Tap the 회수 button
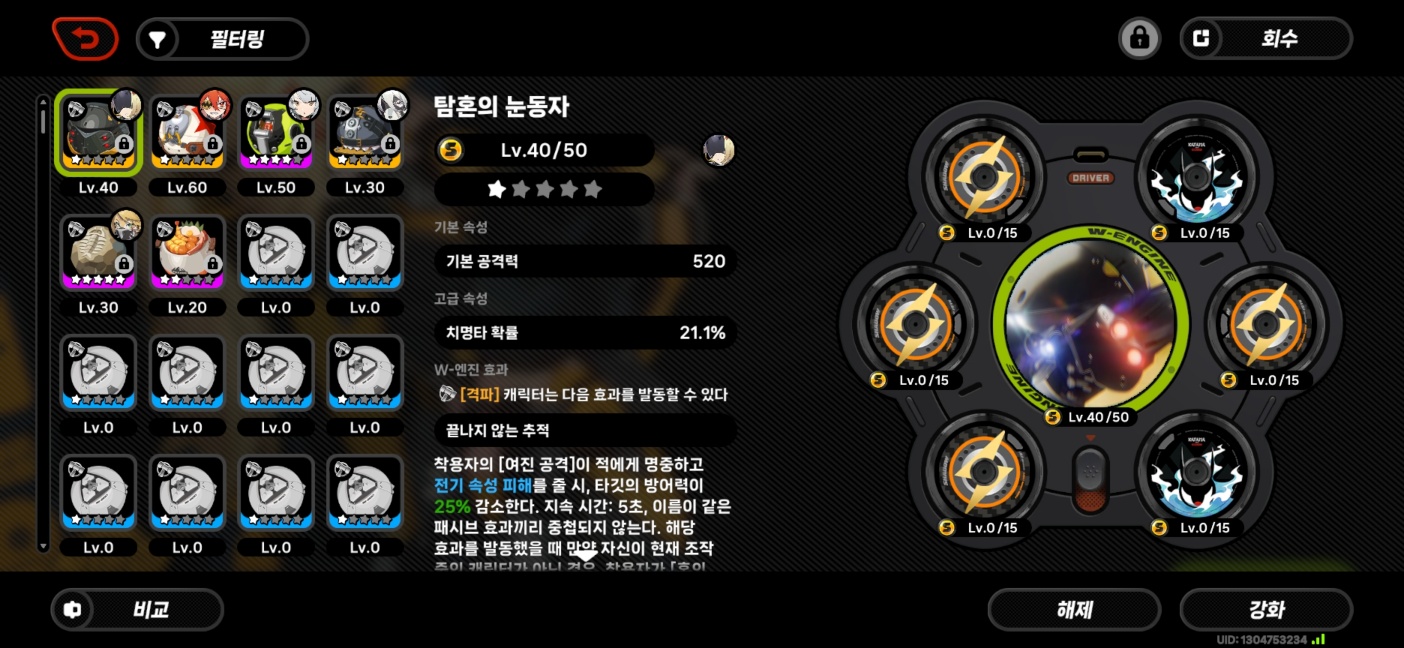This screenshot has height=648, width=1404. [x=1265, y=39]
